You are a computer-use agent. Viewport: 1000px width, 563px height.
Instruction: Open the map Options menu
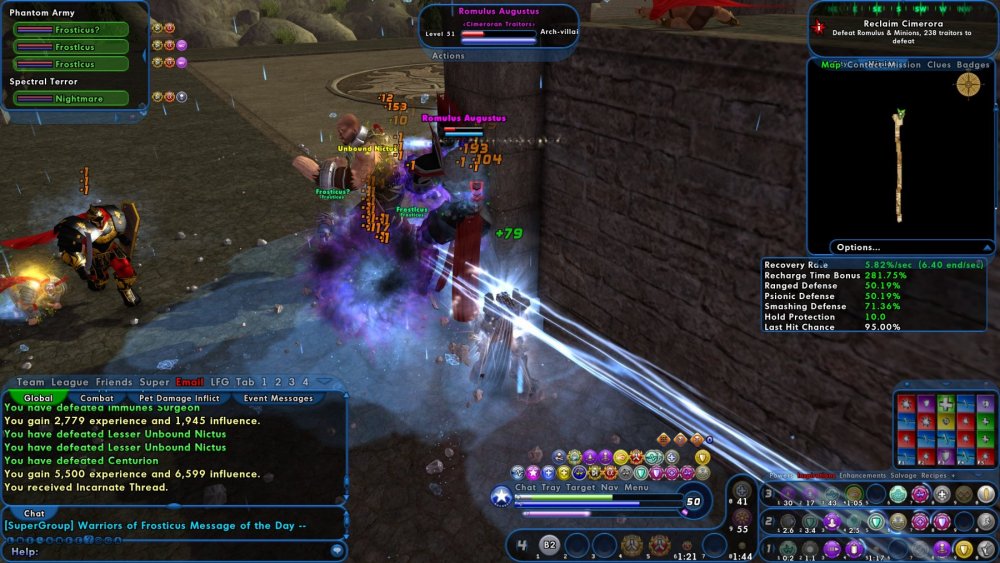point(859,247)
